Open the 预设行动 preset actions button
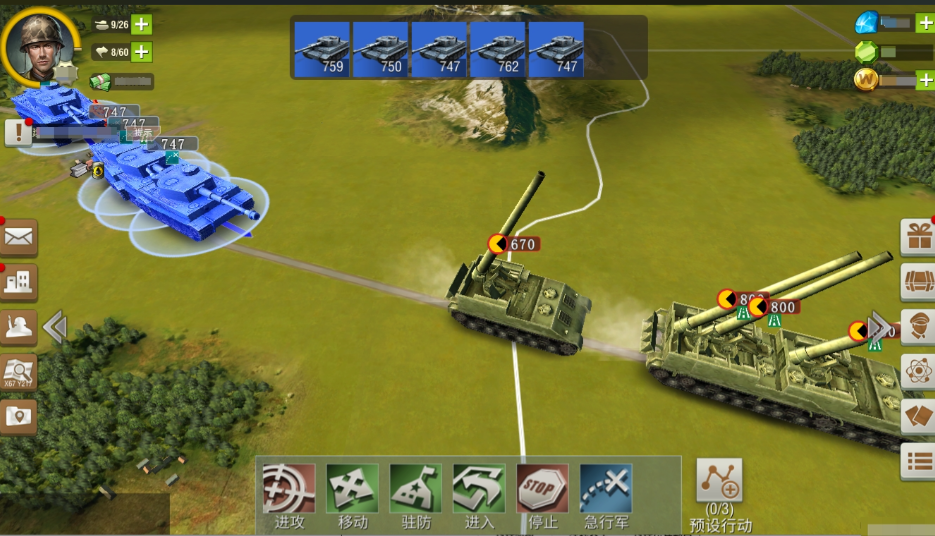 click(x=719, y=482)
